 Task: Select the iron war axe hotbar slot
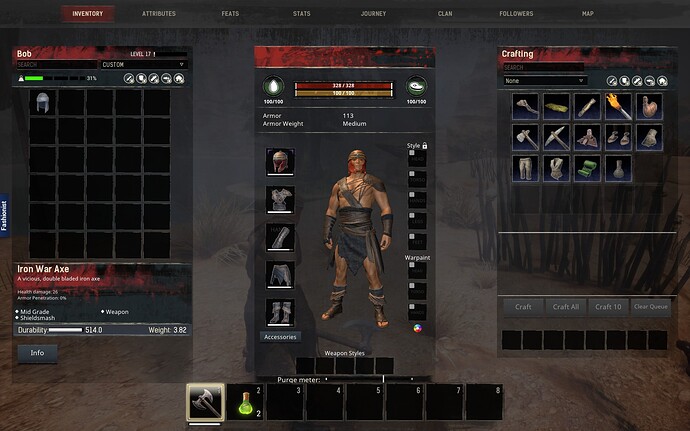coord(205,402)
